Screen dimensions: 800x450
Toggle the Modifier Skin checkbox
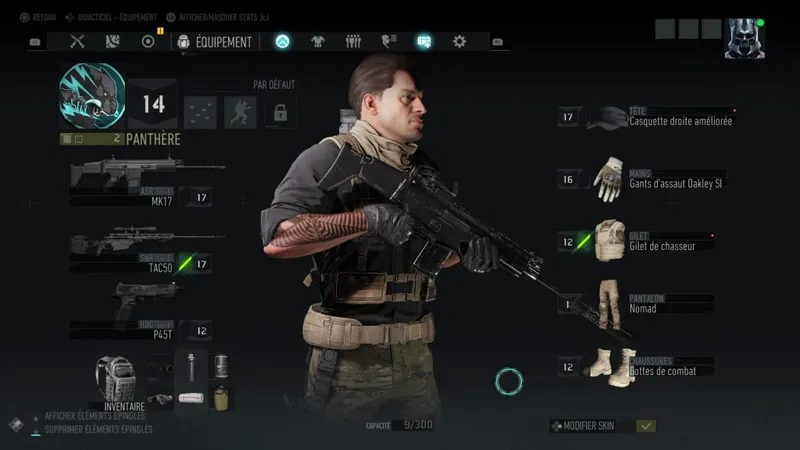(646, 426)
